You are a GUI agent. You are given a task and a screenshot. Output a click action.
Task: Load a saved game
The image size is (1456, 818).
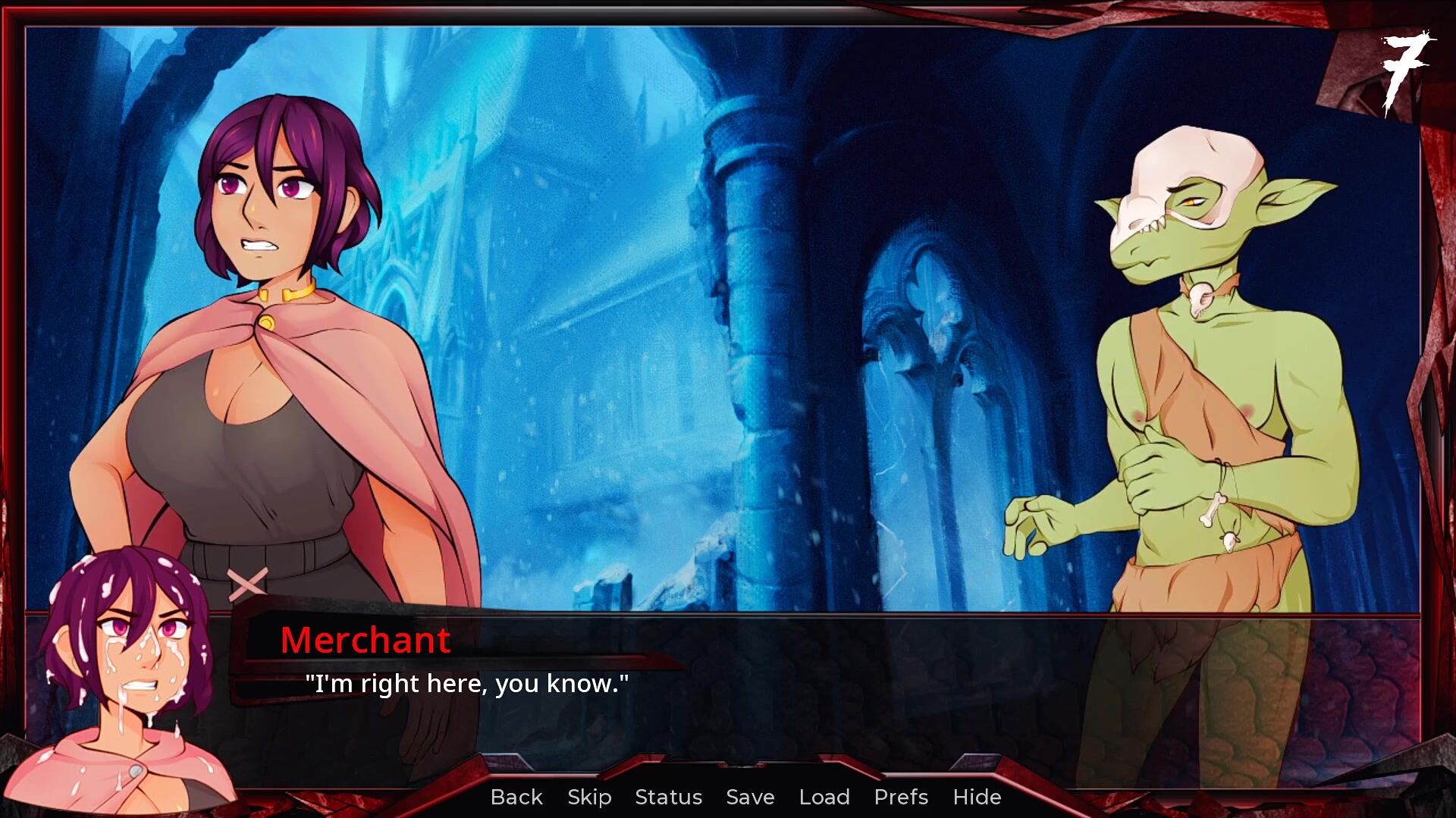pos(824,797)
